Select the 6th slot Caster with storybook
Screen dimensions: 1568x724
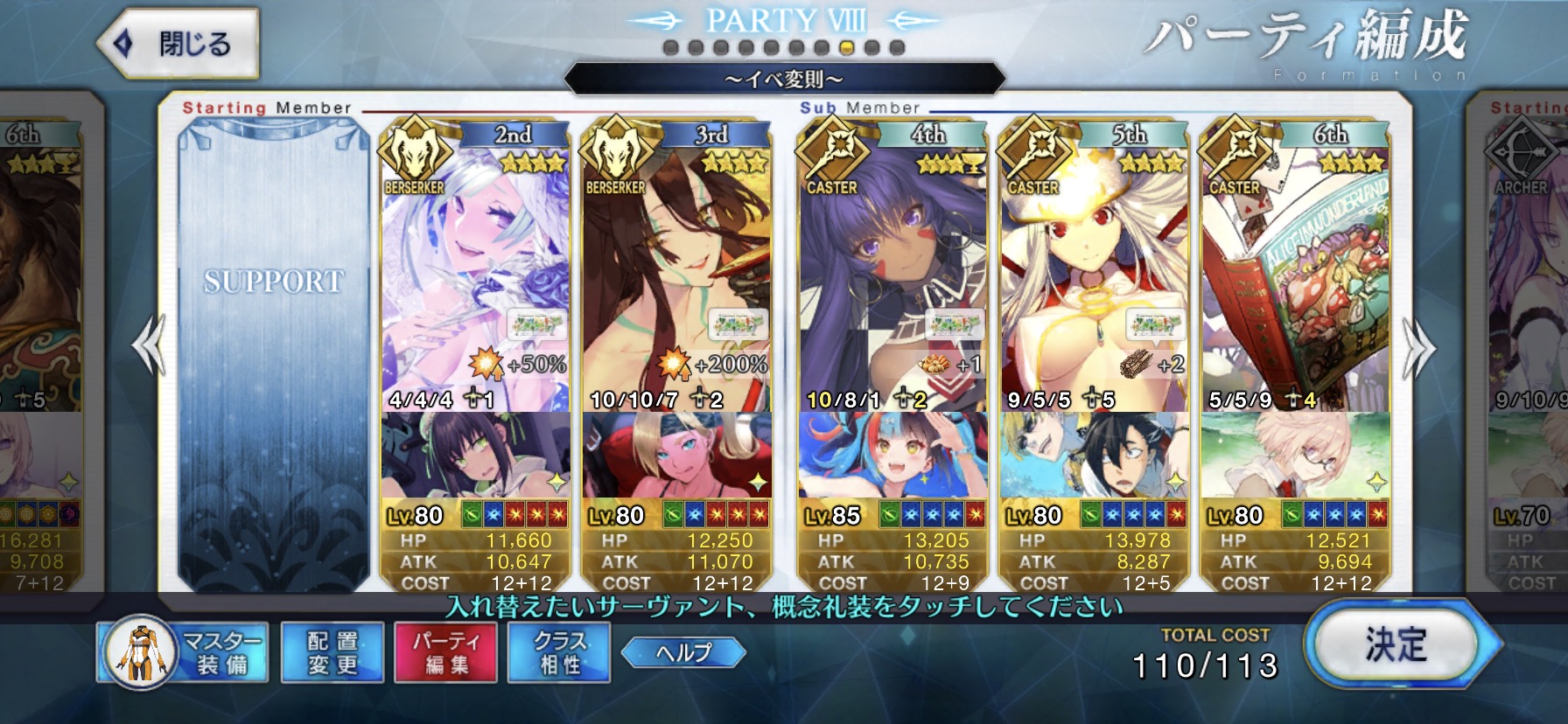(1295, 280)
